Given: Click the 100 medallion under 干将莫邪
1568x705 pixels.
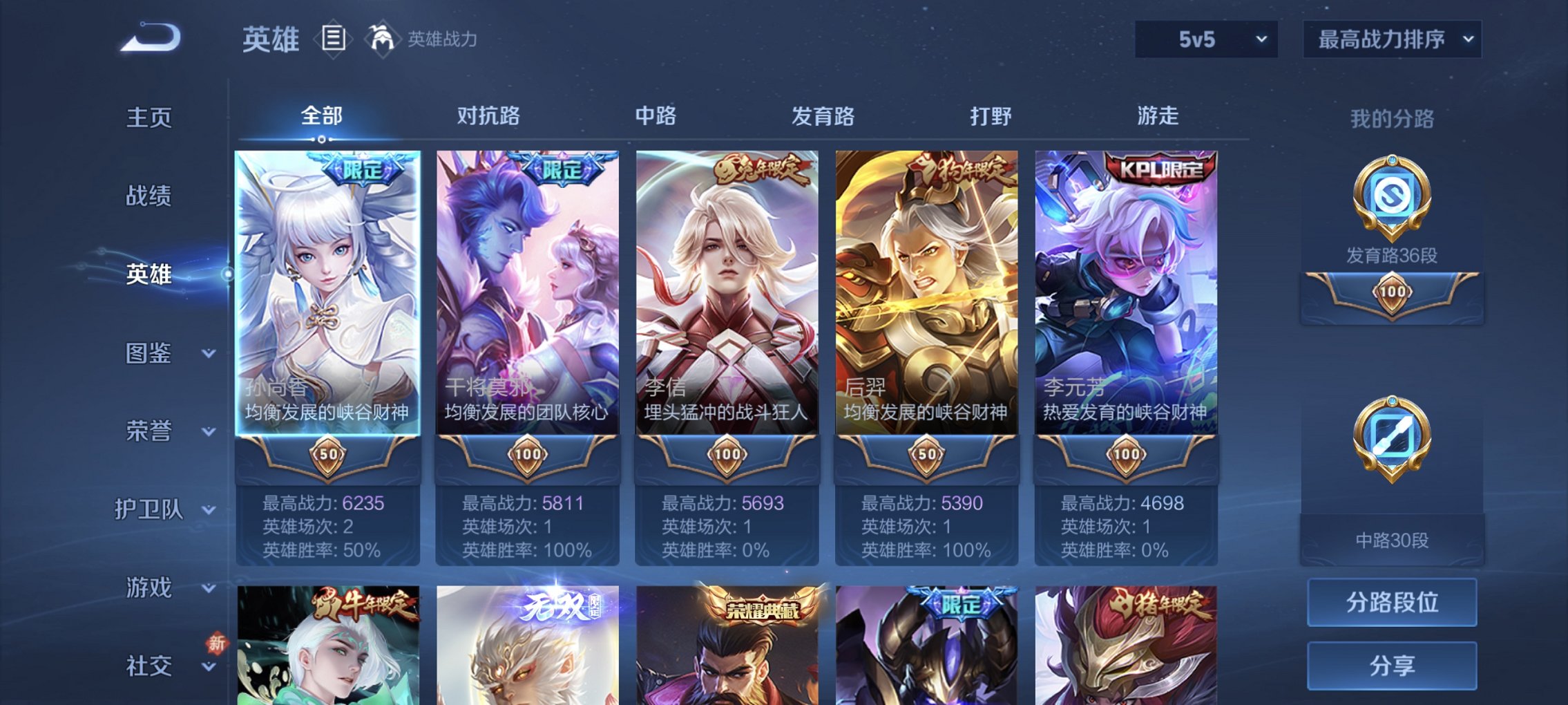Looking at the screenshot, I should tap(527, 455).
